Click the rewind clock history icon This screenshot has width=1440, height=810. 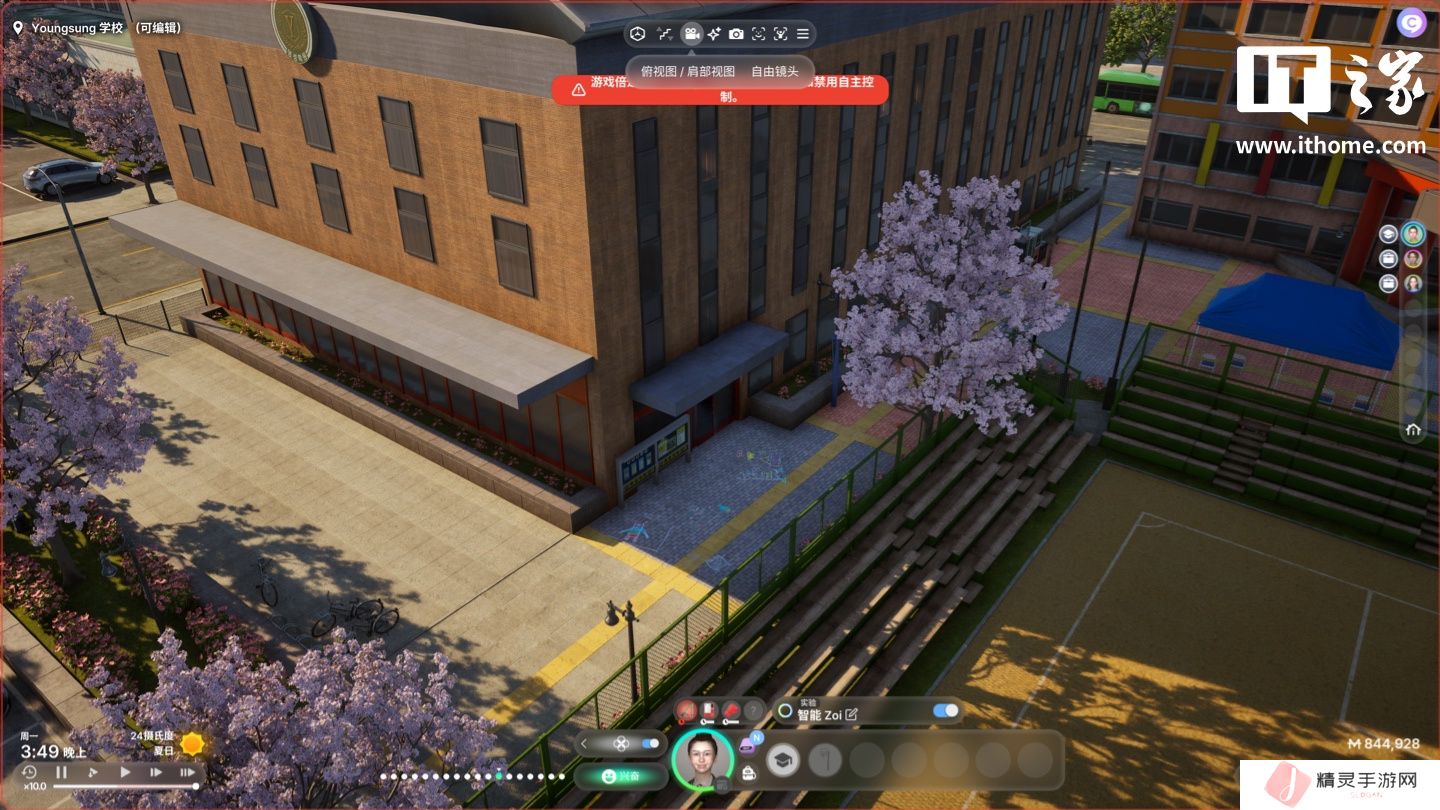tap(30, 772)
